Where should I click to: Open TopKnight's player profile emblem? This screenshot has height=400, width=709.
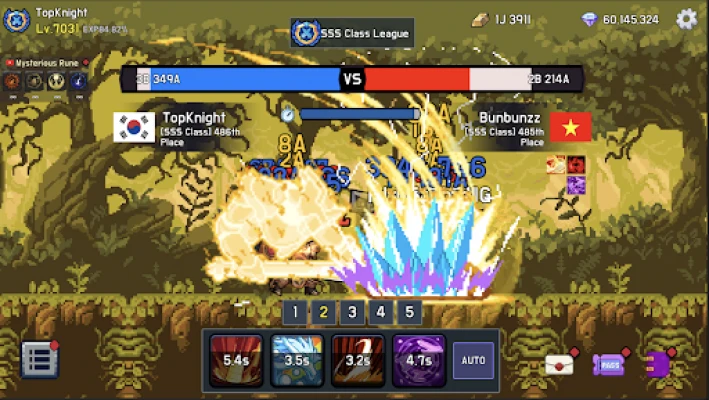coord(17,20)
